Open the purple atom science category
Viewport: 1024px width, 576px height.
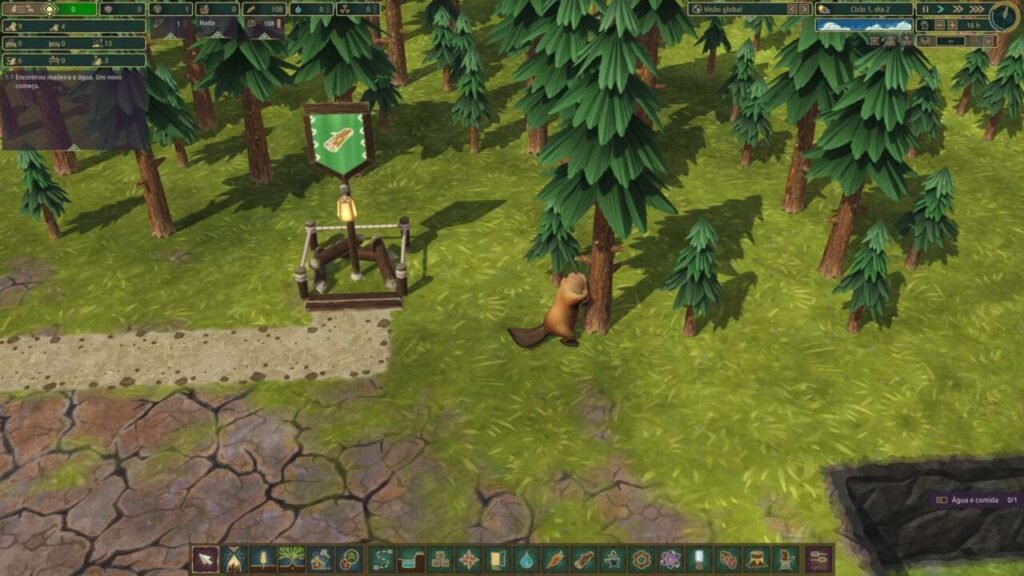(x=671, y=559)
